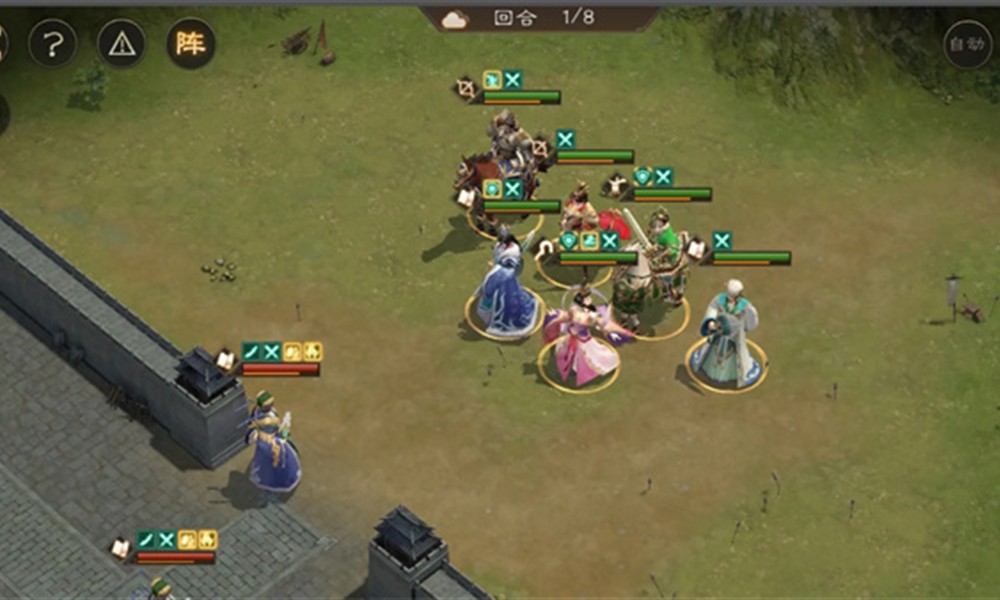The width and height of the screenshot is (1000, 600).
Task: Select the pink-dressed heroine unit
Action: coord(580,345)
